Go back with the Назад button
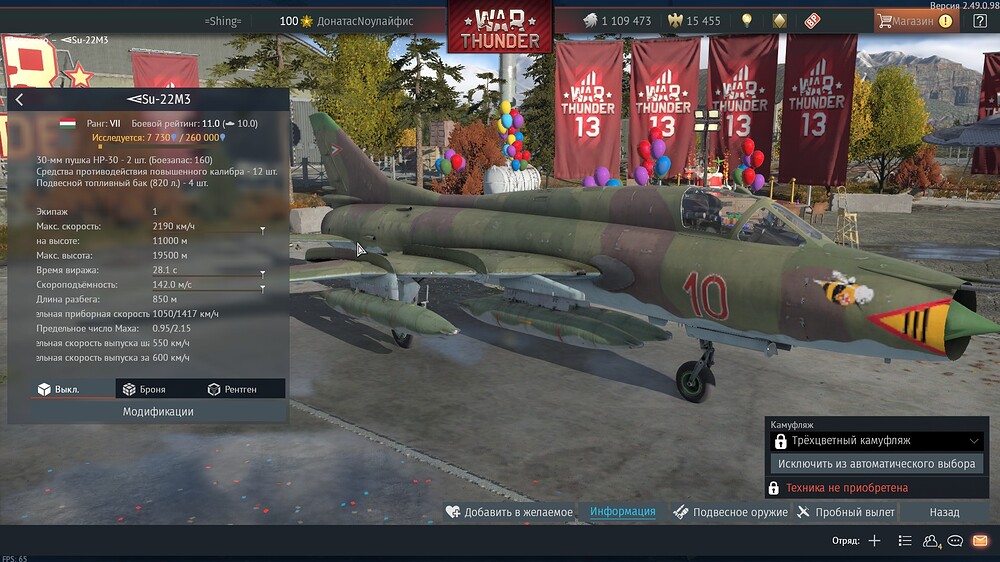The image size is (1000, 562). (x=944, y=512)
